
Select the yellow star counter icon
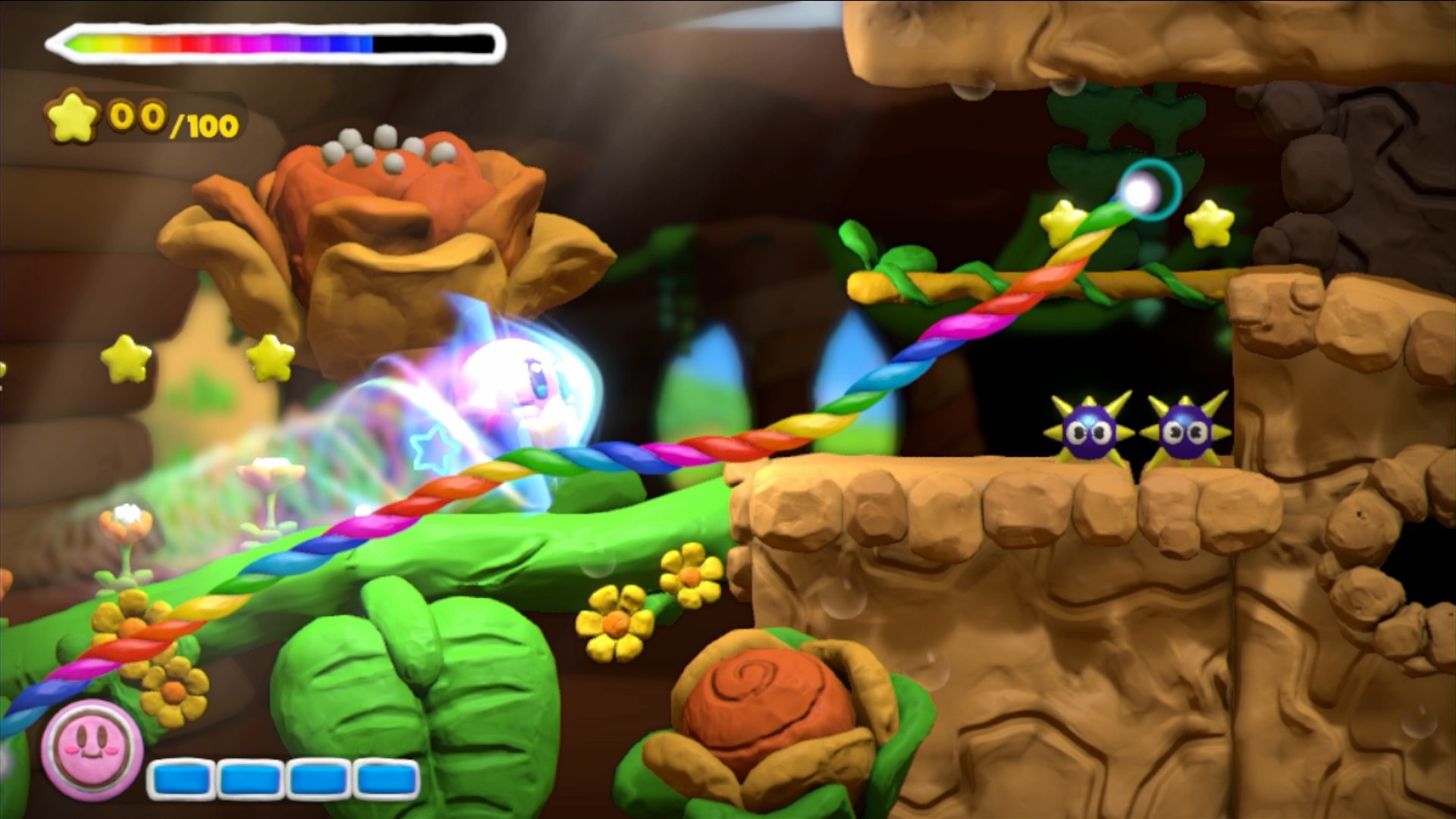(x=72, y=115)
